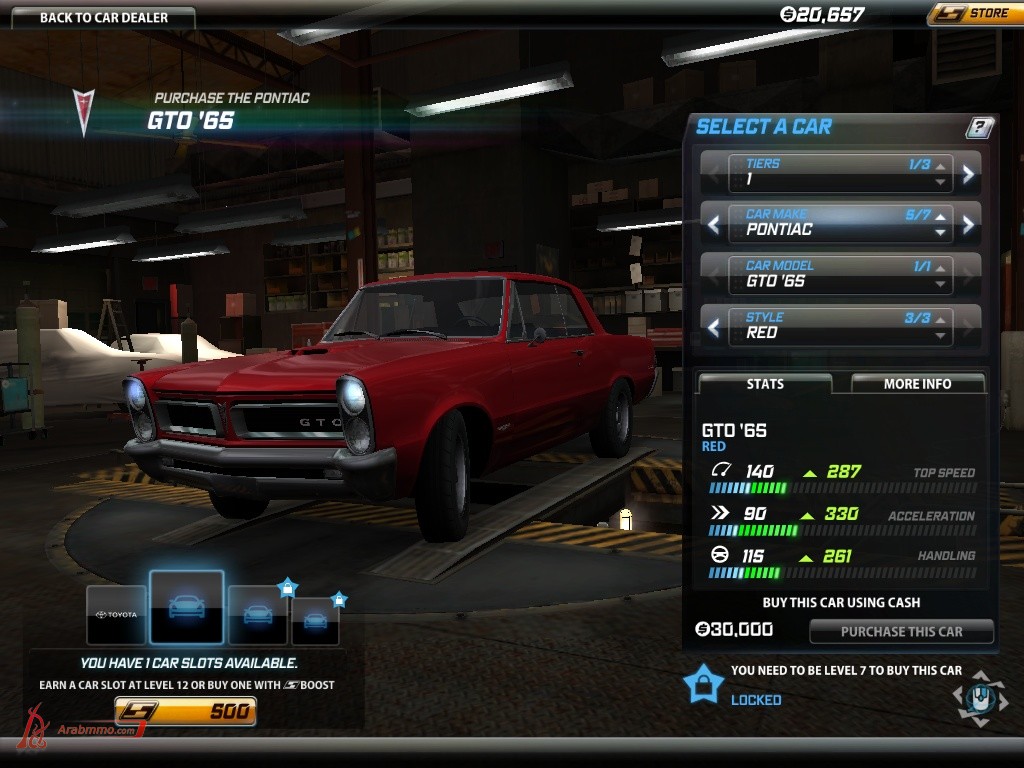Click the camera rotate control icon
Image resolution: width=1024 pixels, height=768 pixels.
point(980,697)
